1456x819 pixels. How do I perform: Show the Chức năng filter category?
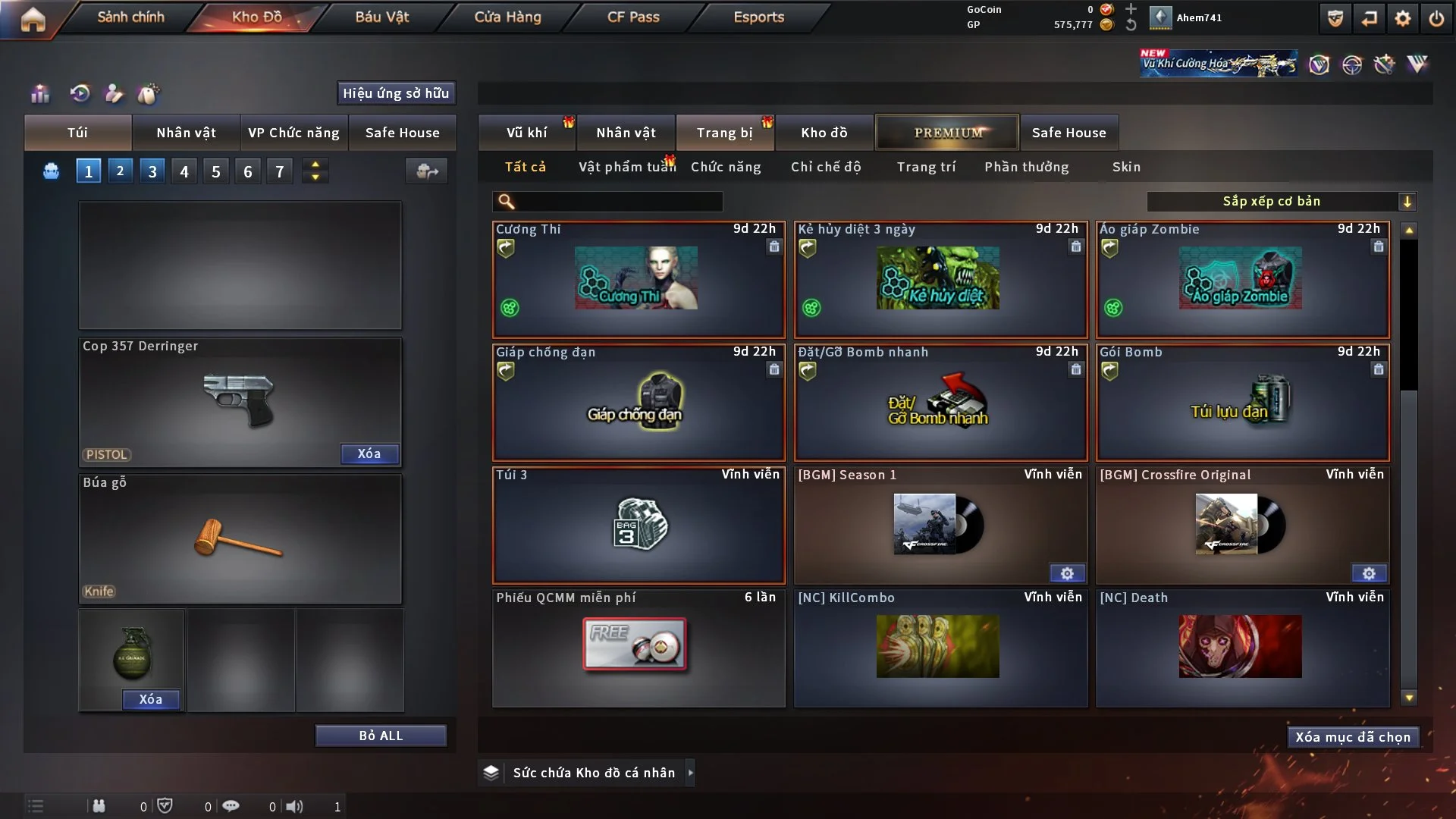(x=726, y=167)
